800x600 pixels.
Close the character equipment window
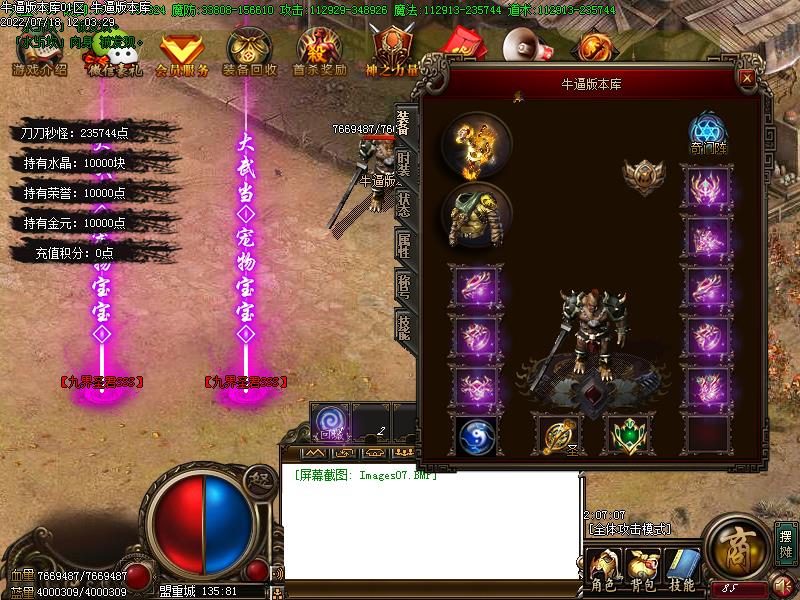tap(745, 77)
